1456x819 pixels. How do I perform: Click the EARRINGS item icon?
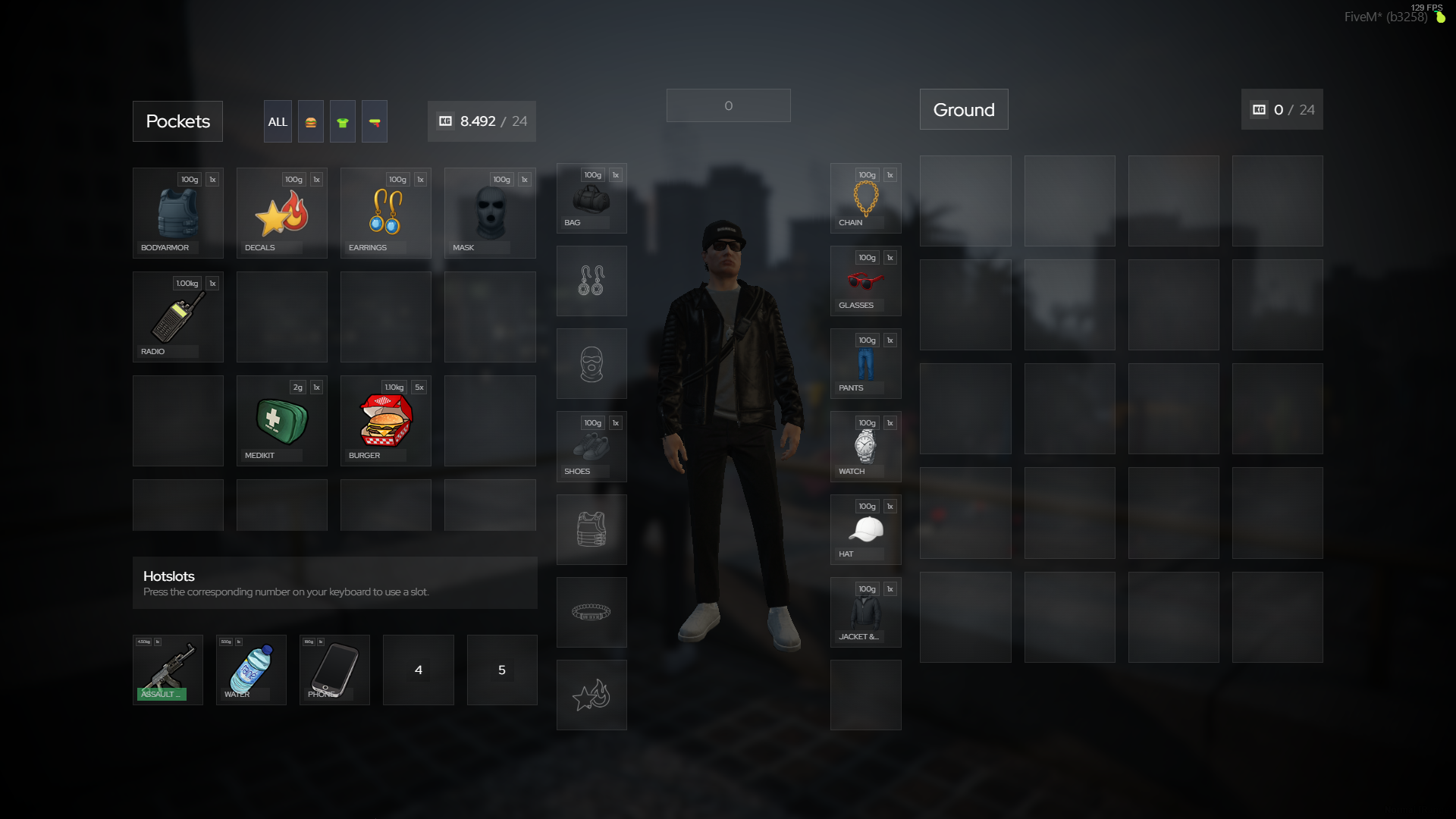(x=385, y=212)
